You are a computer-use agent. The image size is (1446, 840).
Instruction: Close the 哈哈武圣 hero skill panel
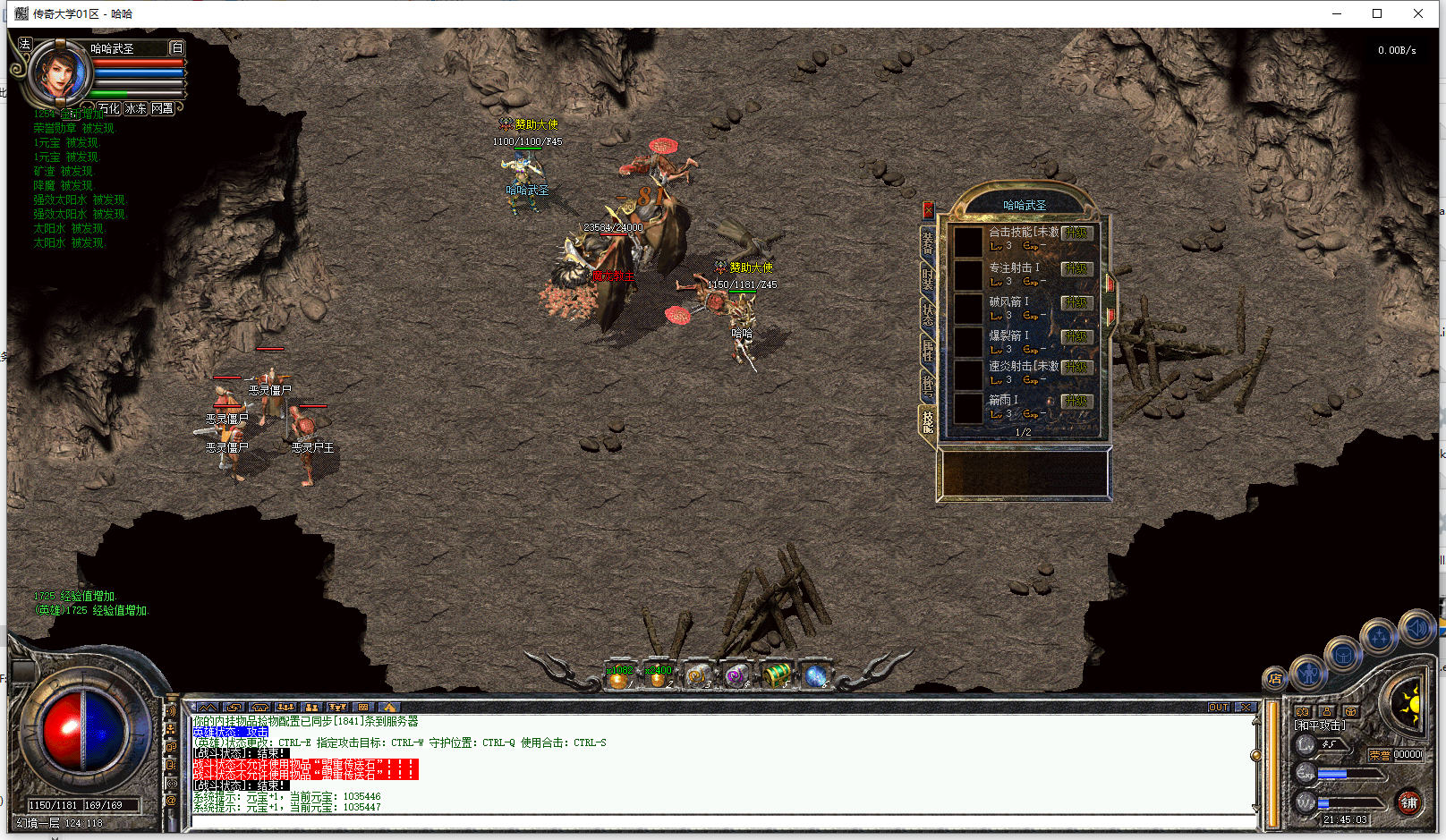point(928,210)
